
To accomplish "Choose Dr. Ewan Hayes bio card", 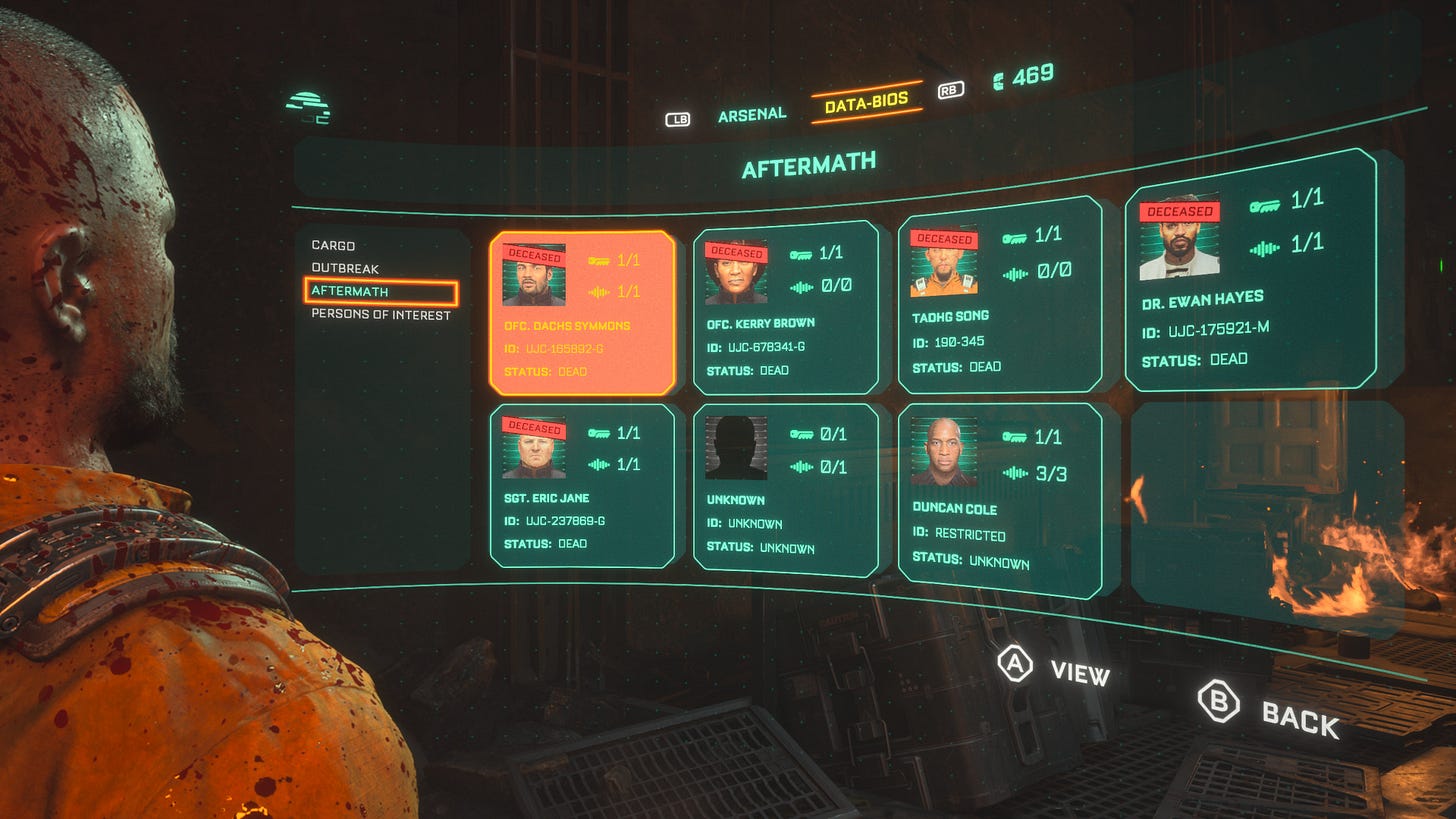I will (1249, 272).
